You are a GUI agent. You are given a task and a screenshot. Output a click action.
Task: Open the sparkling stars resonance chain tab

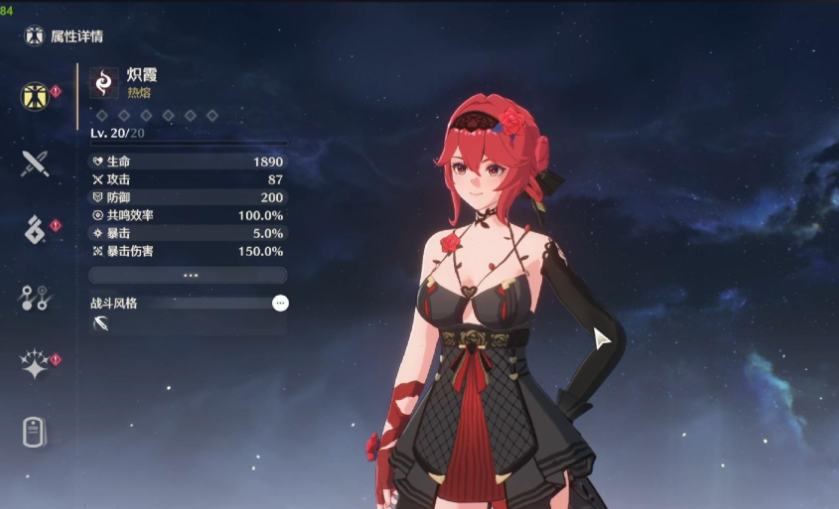35,364
